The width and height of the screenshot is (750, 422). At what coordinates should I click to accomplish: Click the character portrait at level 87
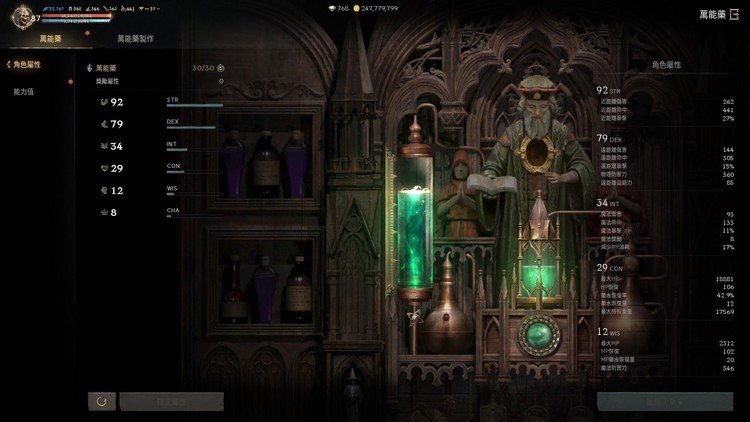point(20,18)
